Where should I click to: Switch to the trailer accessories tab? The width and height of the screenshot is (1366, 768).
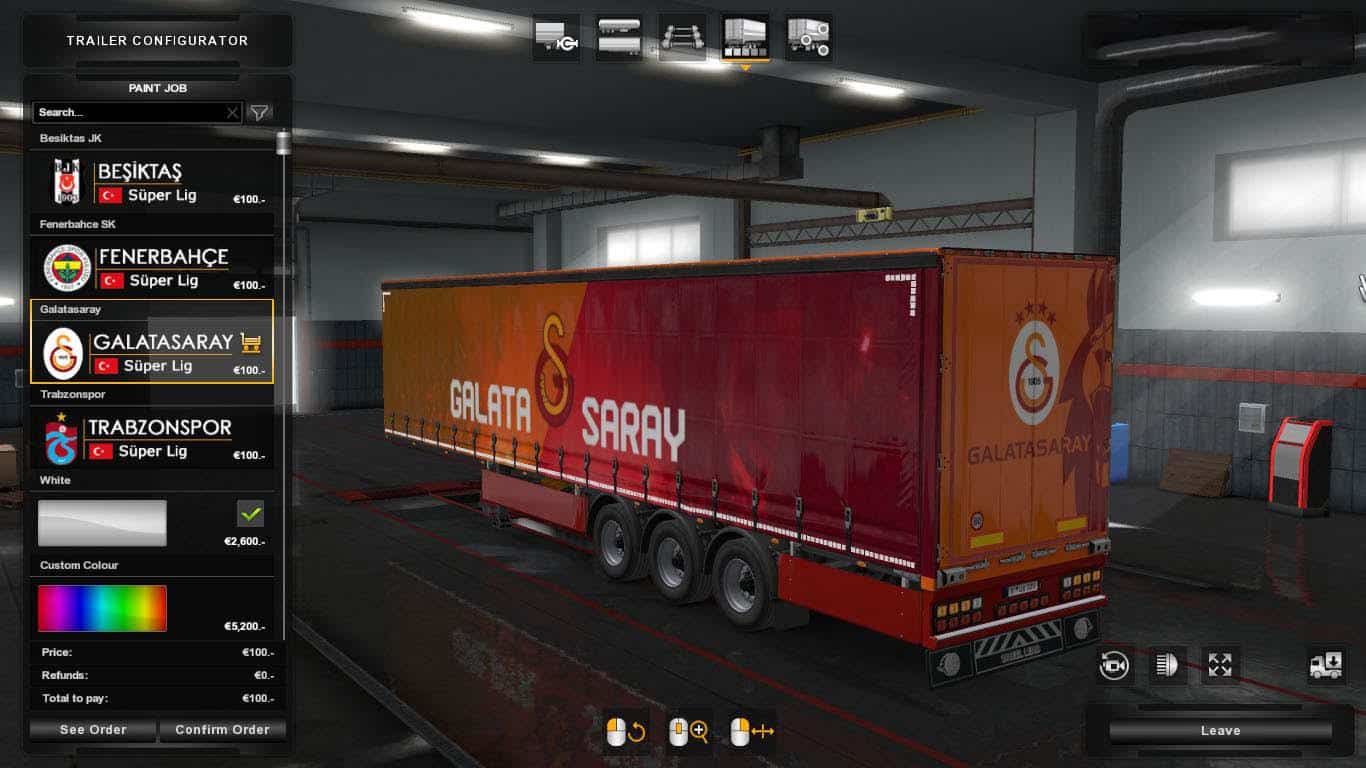click(808, 38)
